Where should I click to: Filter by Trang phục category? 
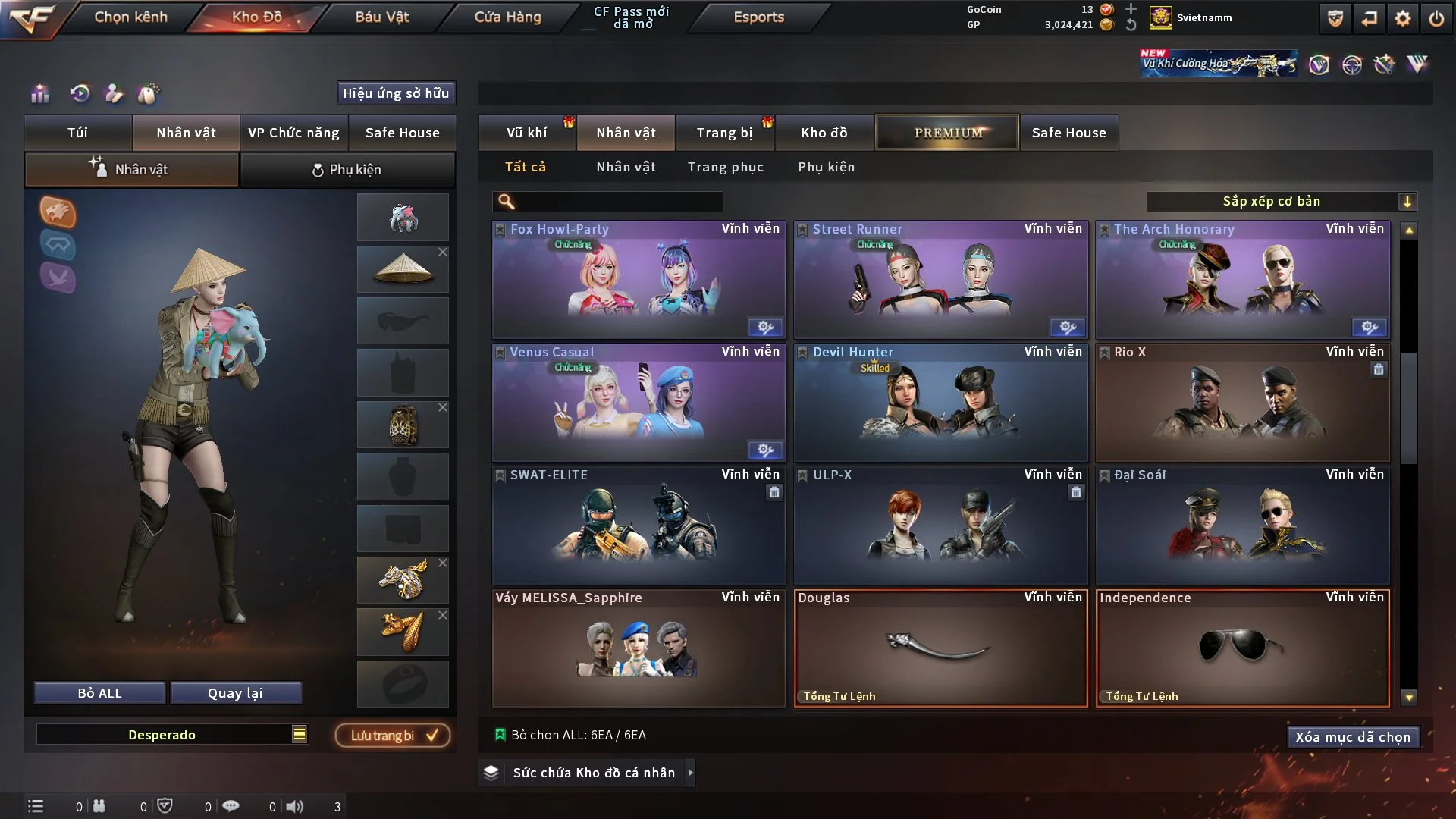point(725,167)
